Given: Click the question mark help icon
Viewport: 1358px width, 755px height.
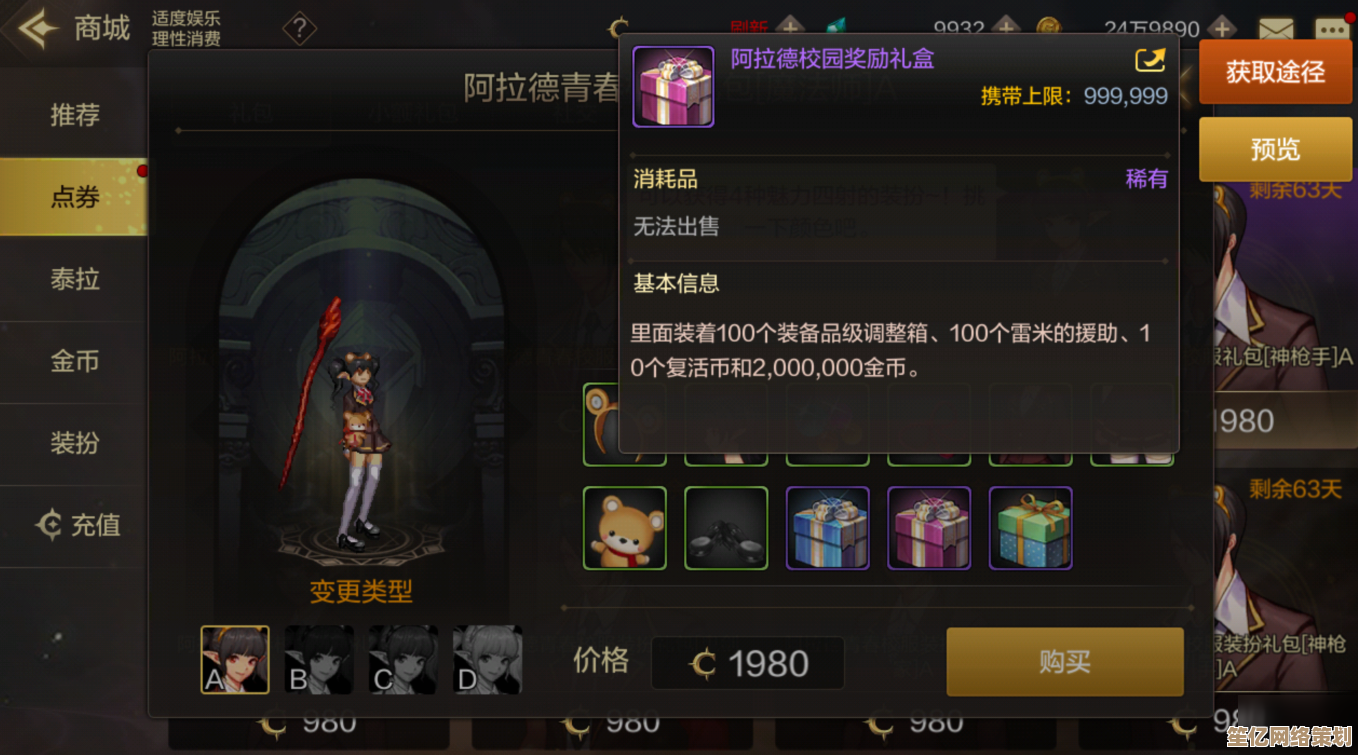Looking at the screenshot, I should (x=299, y=29).
